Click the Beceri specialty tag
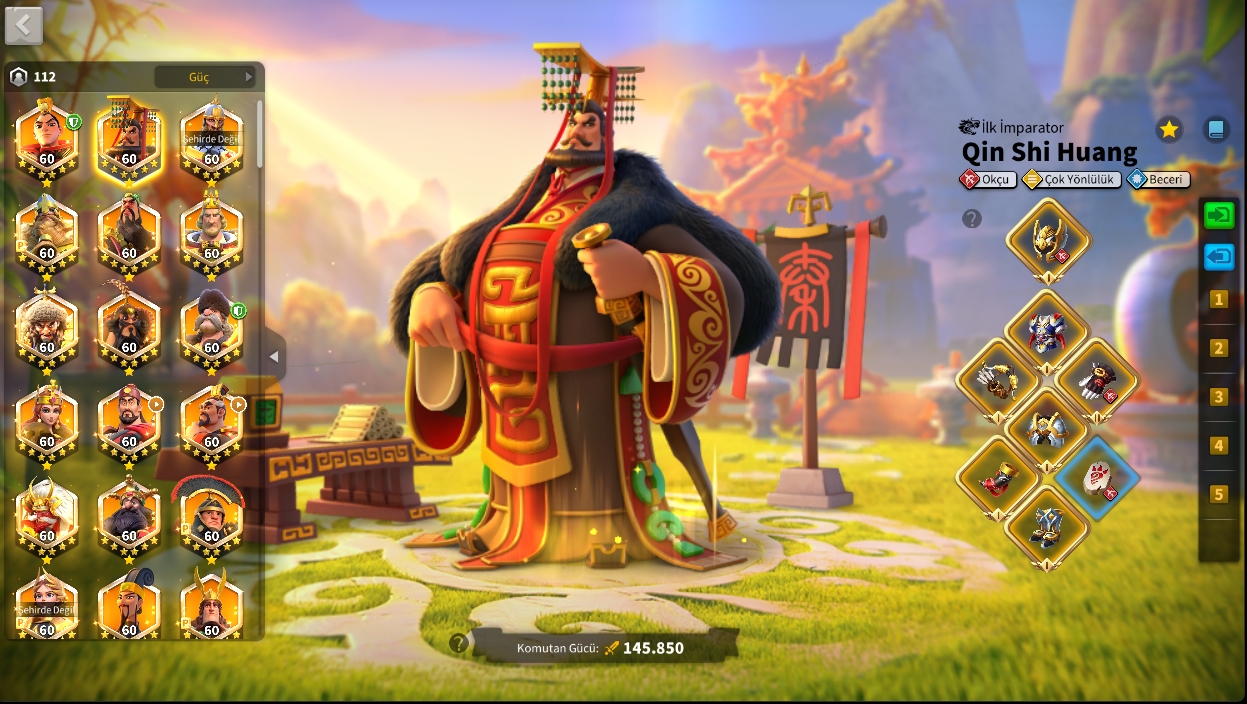Viewport: 1247px width, 704px height. (x=1158, y=180)
